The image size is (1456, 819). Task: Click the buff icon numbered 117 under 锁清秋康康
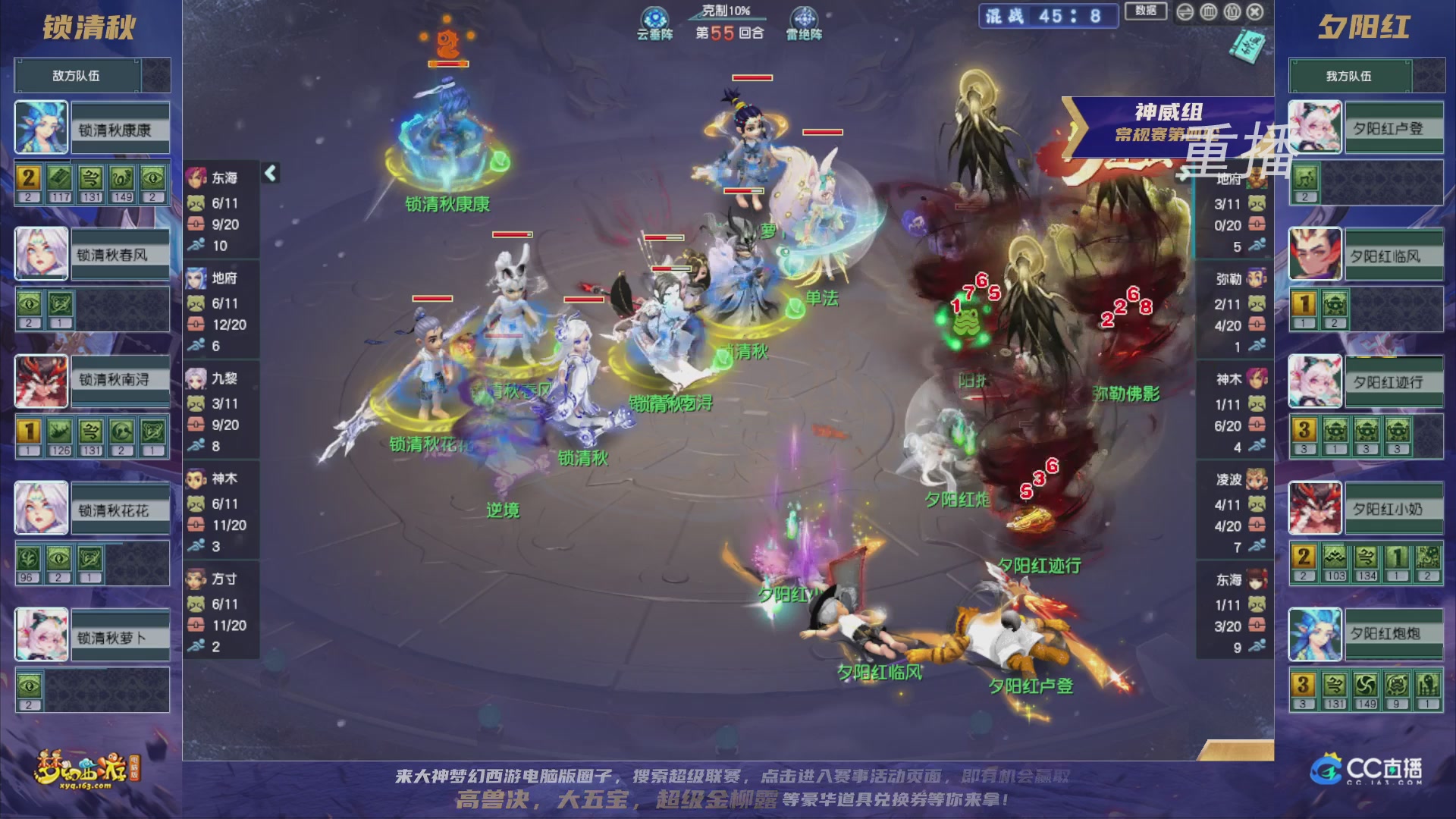pos(59,177)
